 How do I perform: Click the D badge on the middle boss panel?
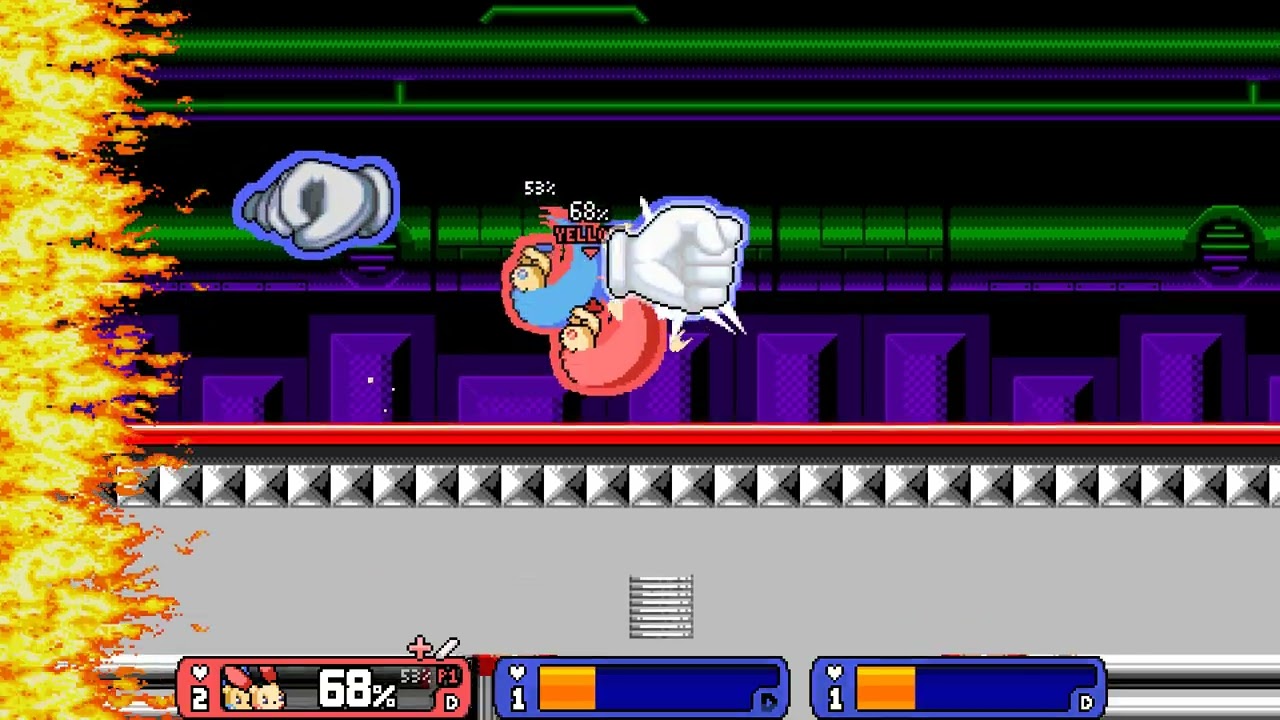(768, 702)
